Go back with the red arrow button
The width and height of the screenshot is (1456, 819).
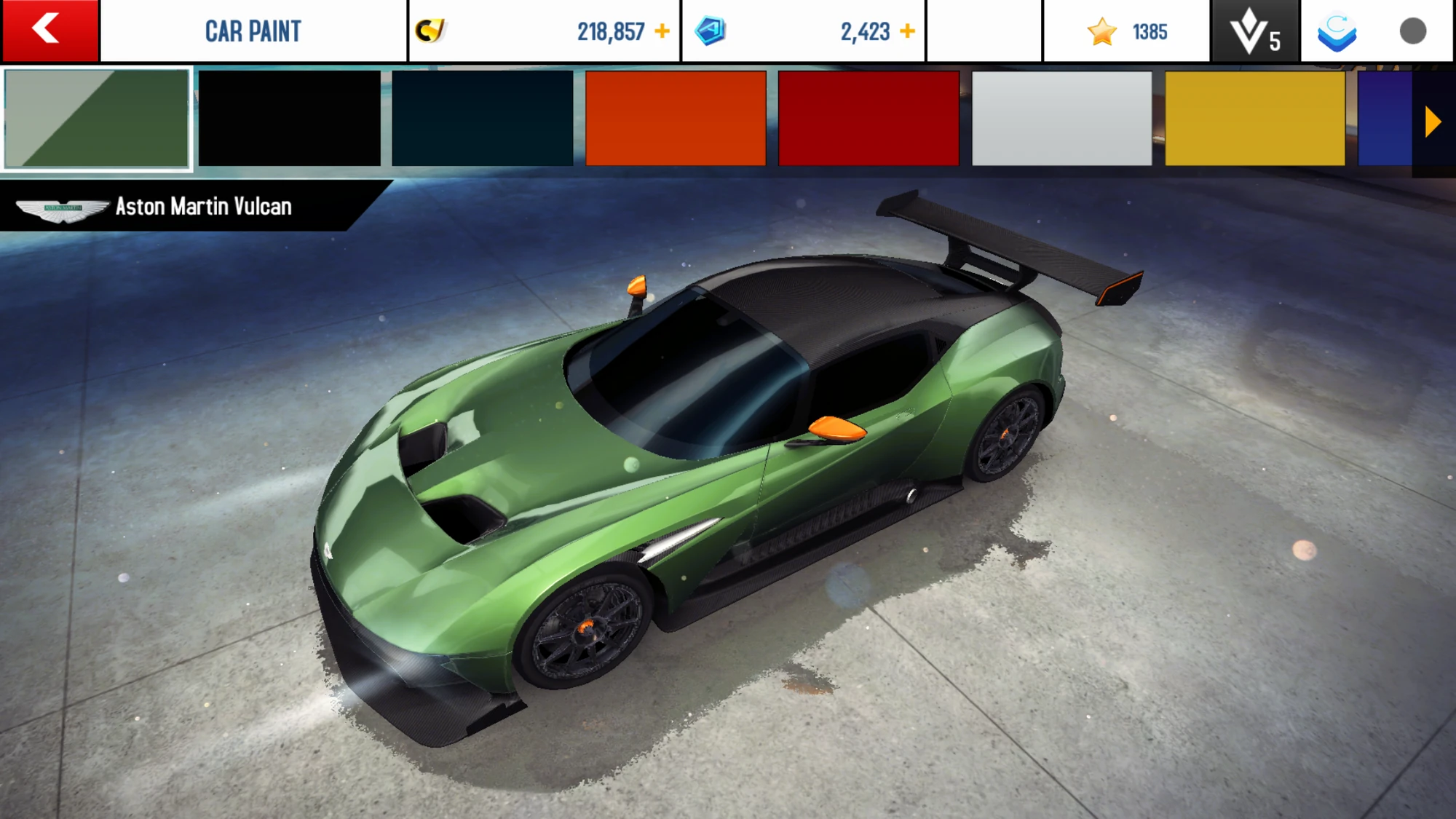tap(50, 31)
